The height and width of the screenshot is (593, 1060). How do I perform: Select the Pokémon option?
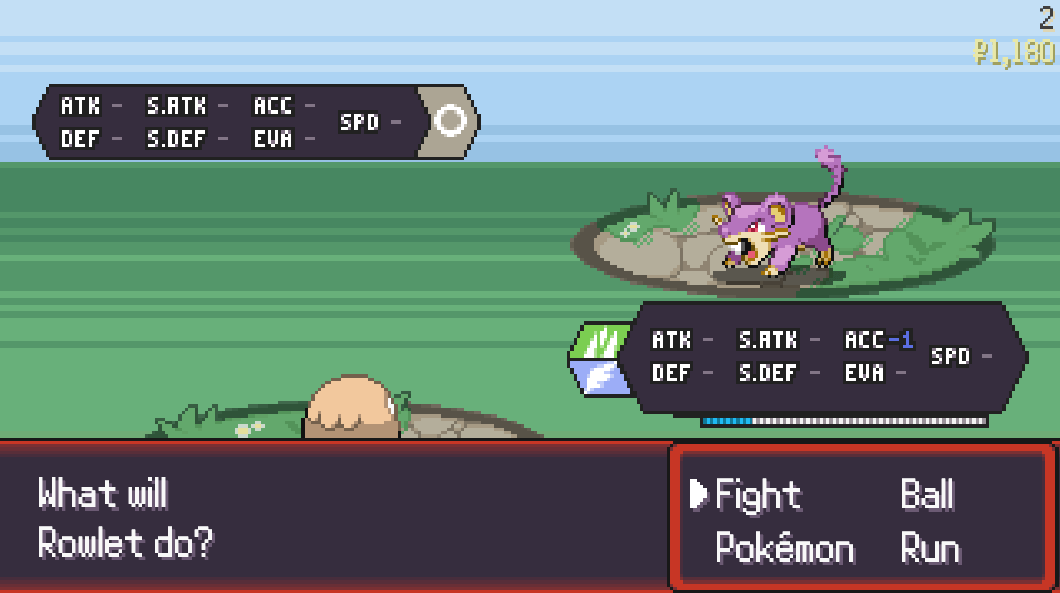coord(785,549)
